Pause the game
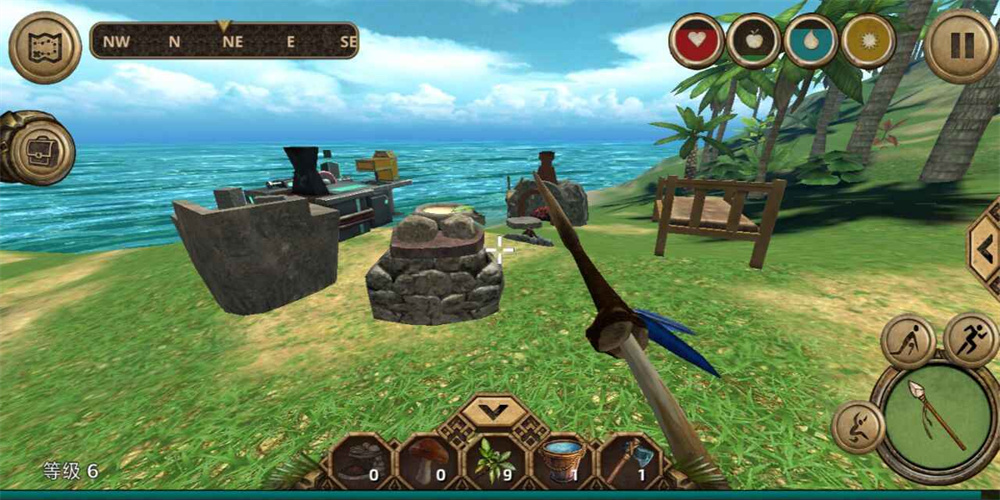 point(960,46)
